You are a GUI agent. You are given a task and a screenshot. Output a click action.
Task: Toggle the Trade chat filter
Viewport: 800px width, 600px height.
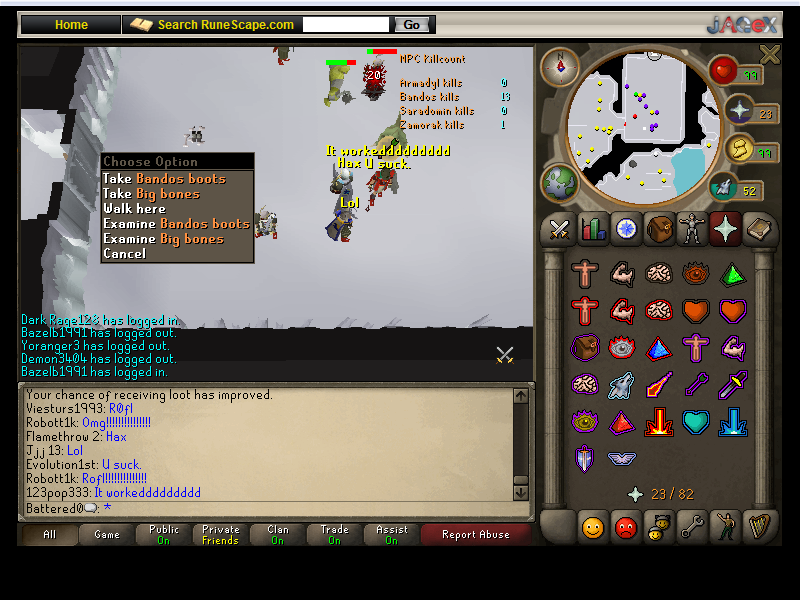tap(334, 534)
